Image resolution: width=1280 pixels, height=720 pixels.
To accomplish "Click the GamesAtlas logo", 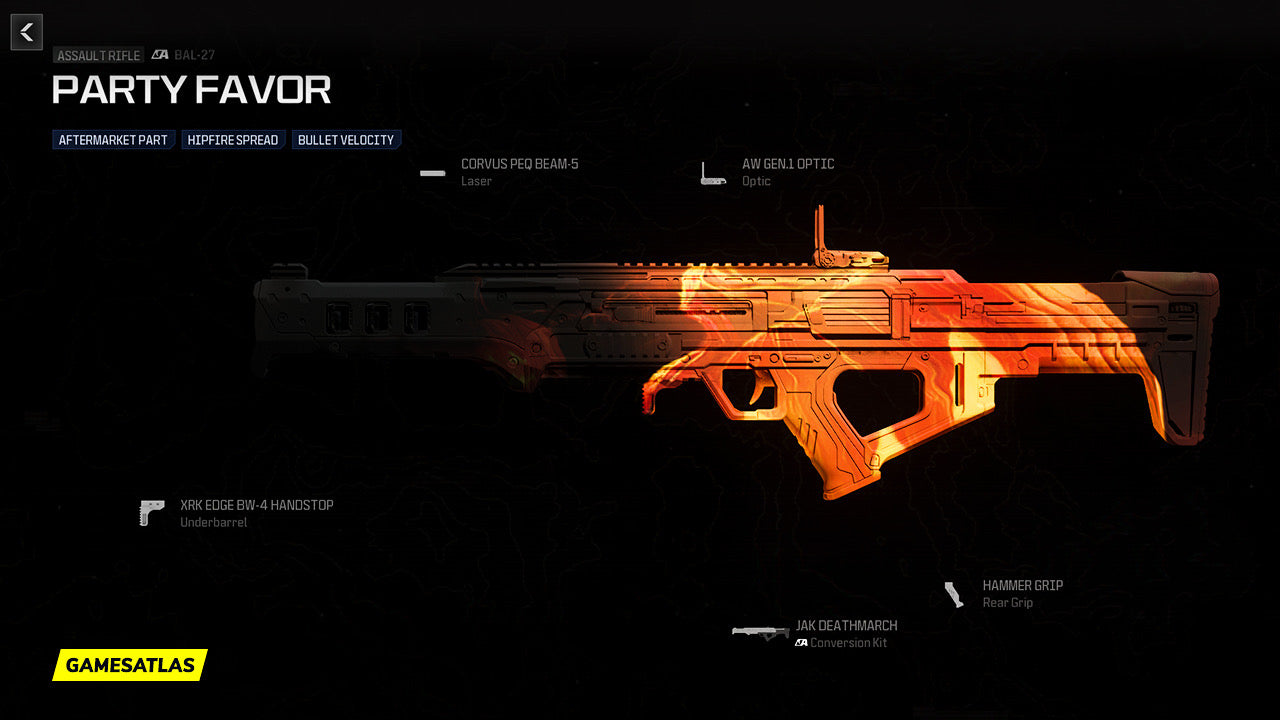I will [x=130, y=665].
